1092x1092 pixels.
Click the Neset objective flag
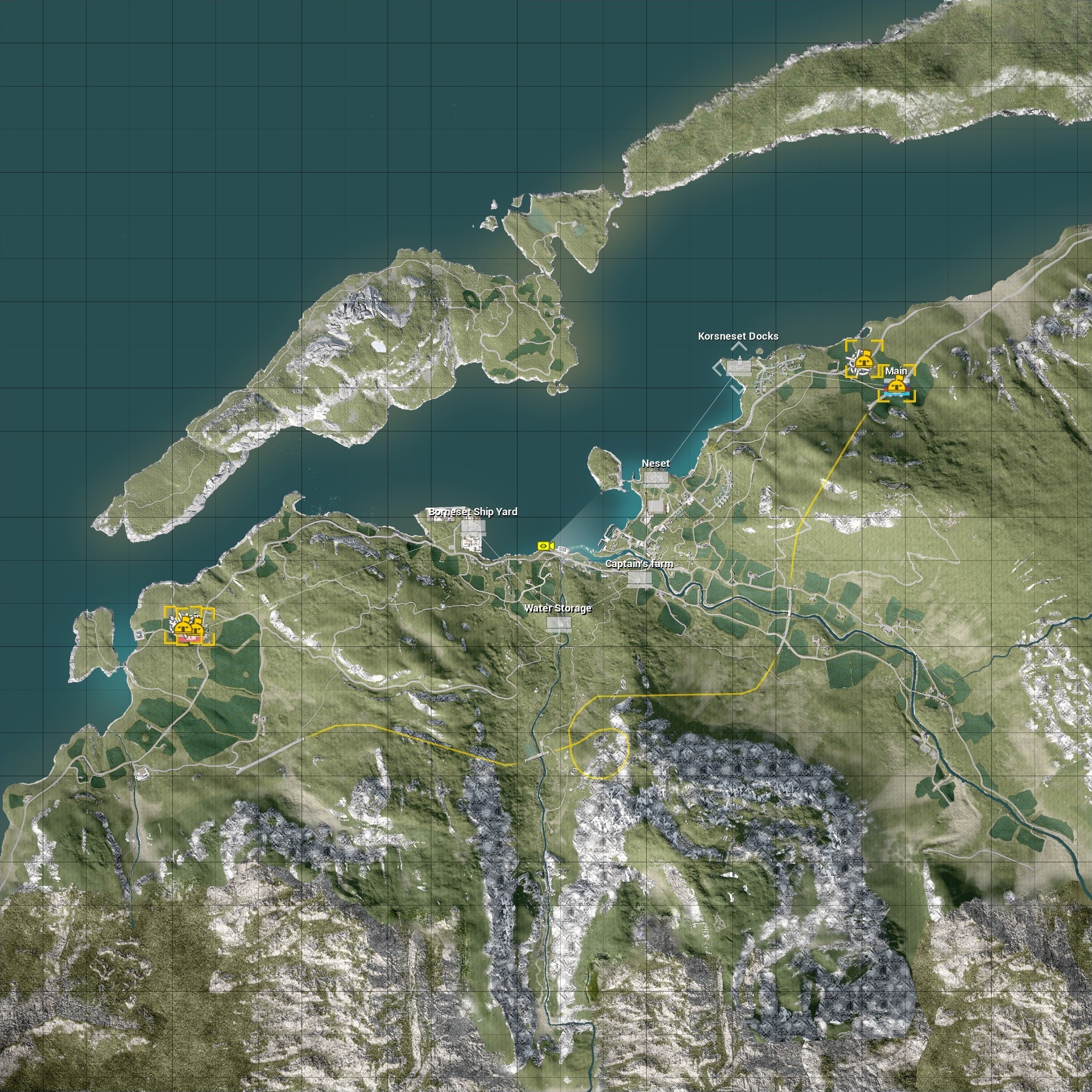pos(655,478)
